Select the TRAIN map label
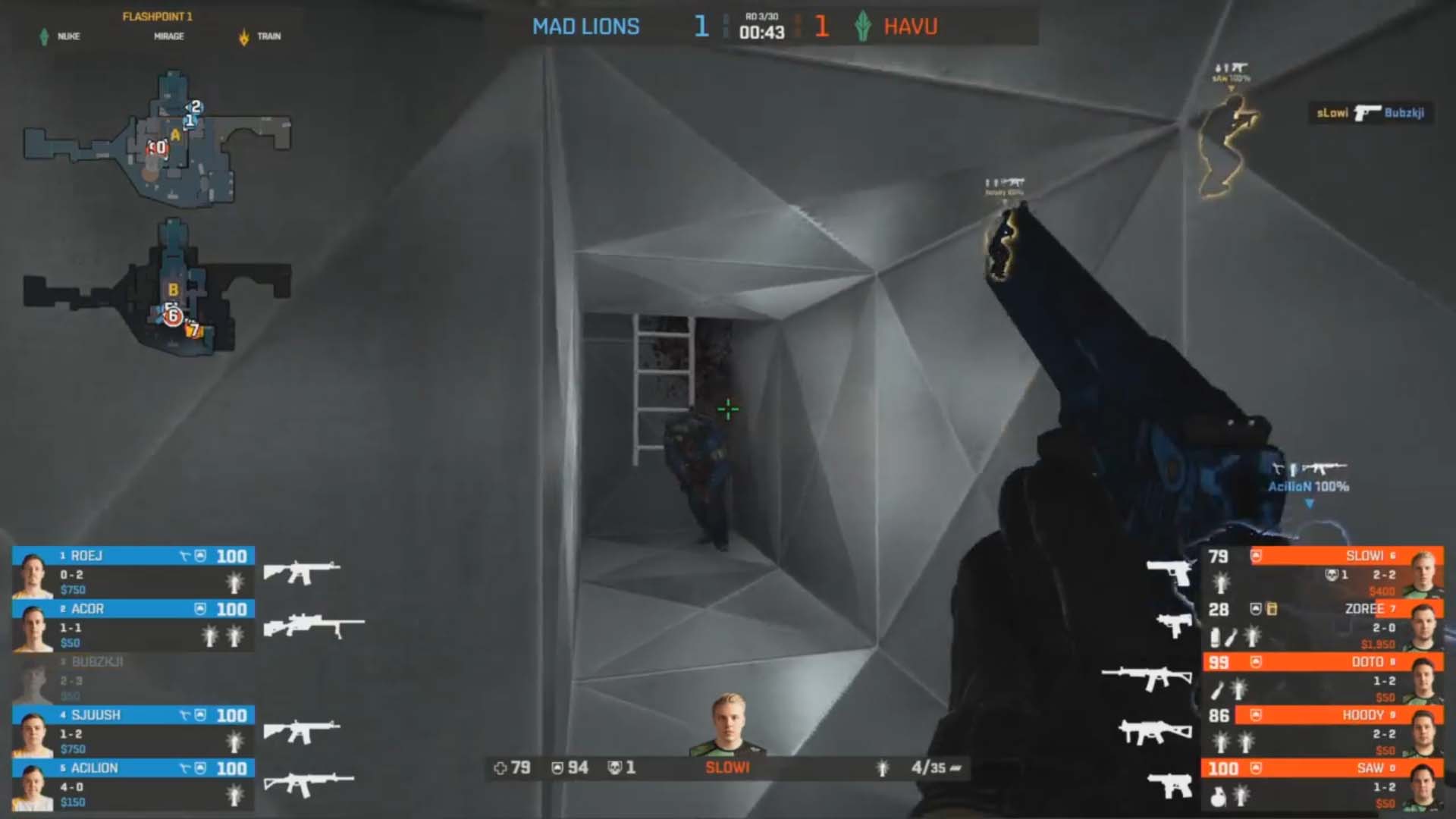 pos(268,36)
